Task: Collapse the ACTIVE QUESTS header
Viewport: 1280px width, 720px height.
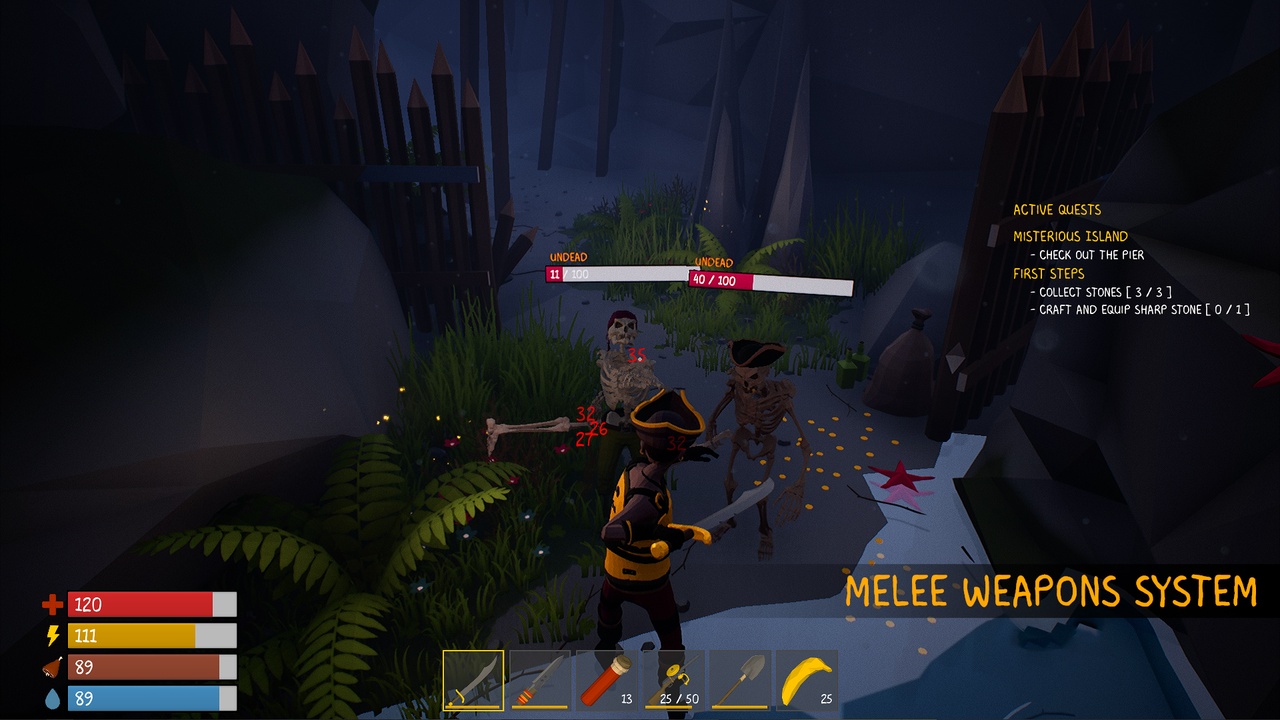Action: [1057, 209]
